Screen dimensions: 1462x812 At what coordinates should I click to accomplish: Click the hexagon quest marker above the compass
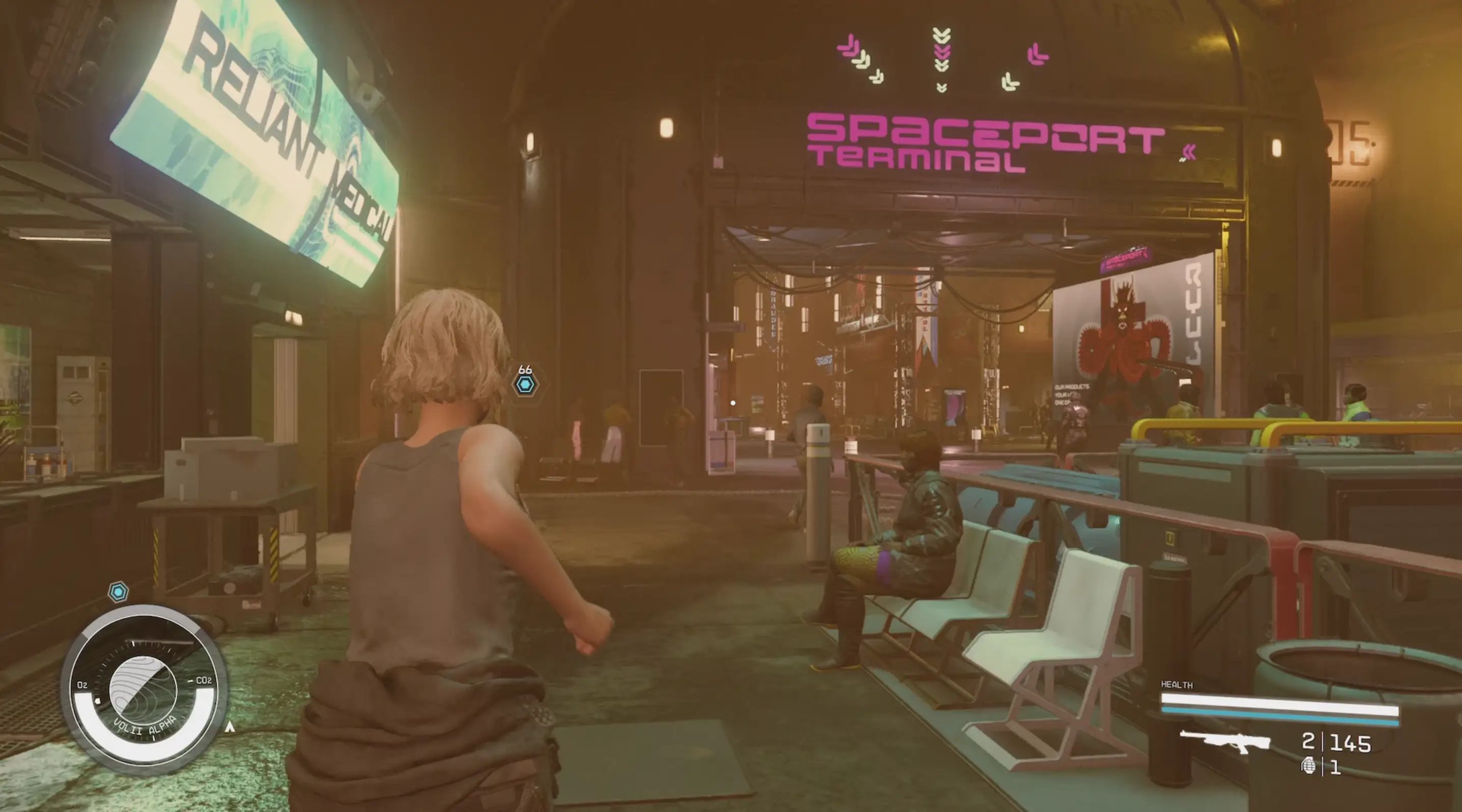click(x=118, y=592)
